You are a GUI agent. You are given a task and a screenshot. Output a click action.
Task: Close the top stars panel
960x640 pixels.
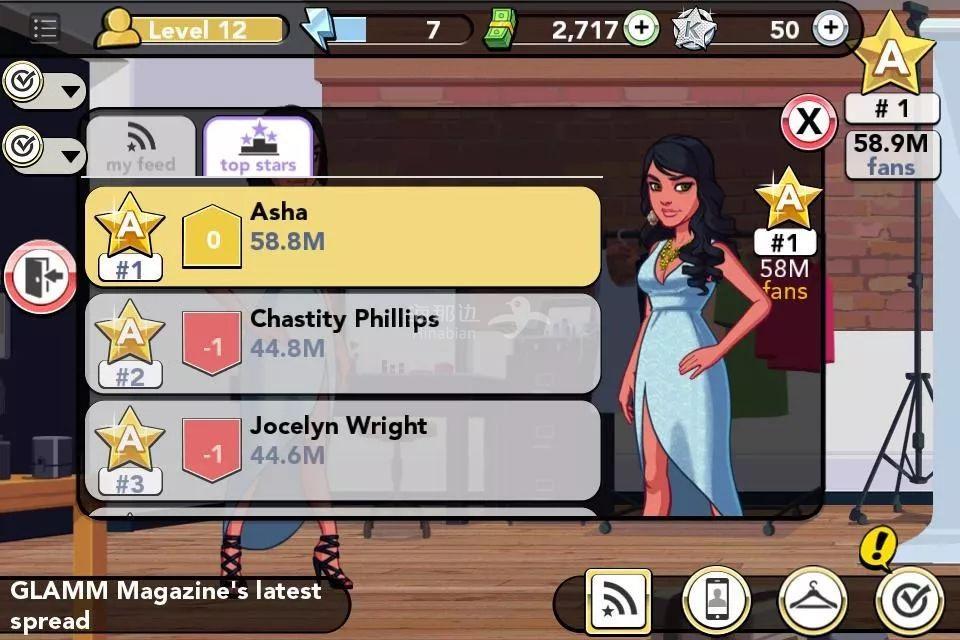coord(808,123)
